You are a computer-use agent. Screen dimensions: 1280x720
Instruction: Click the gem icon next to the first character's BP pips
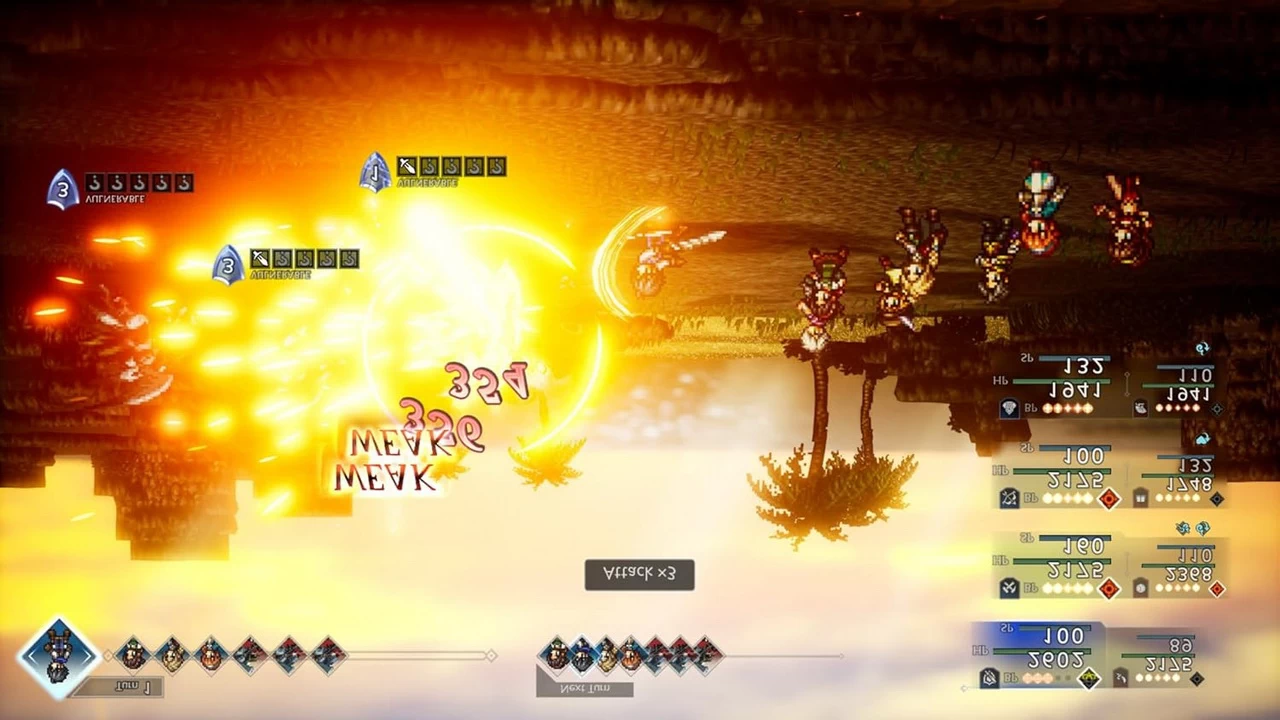point(1008,407)
